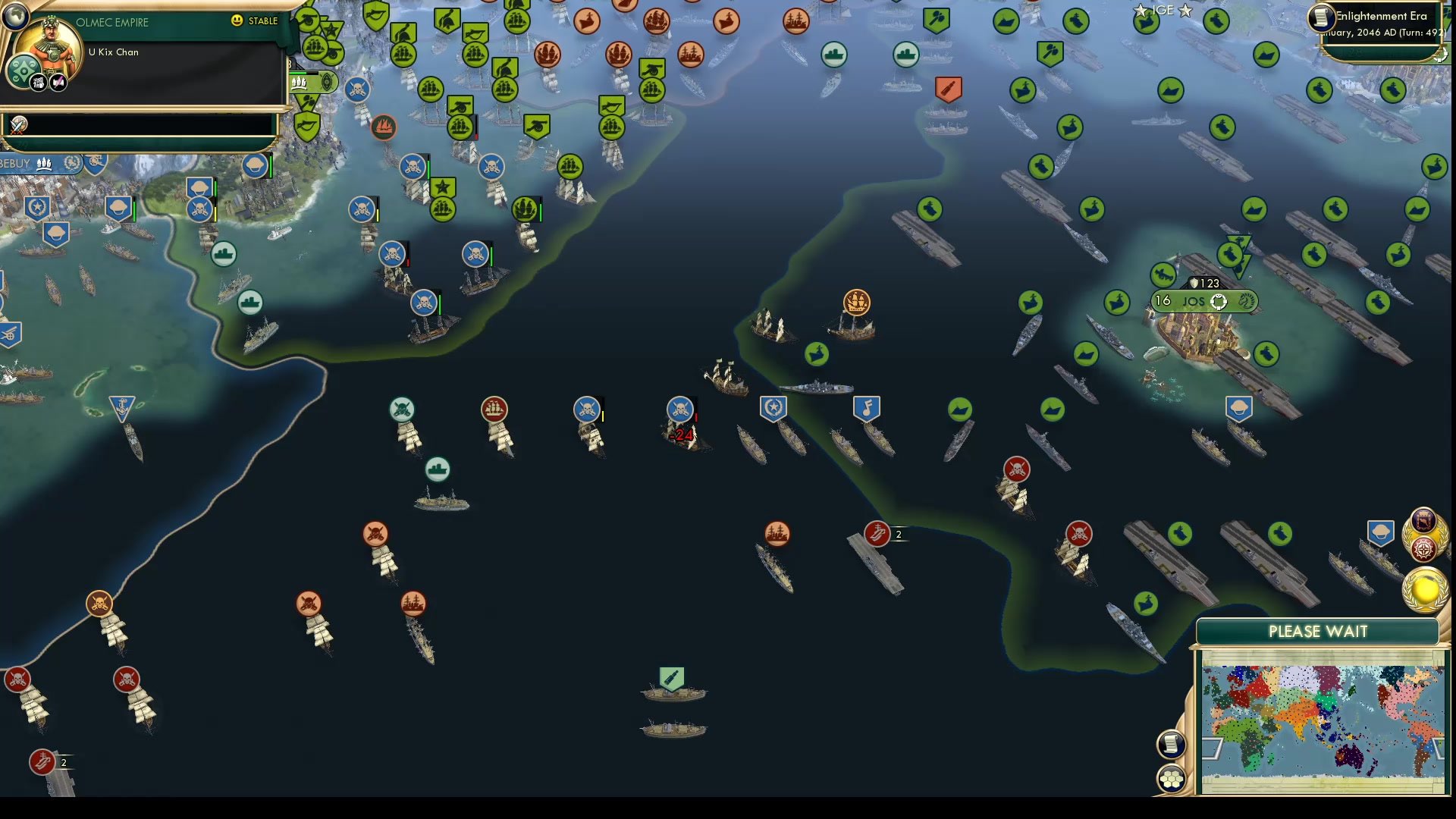The height and width of the screenshot is (819, 1456).
Task: Toggle selection of the orange galleon flag
Action: click(x=855, y=303)
